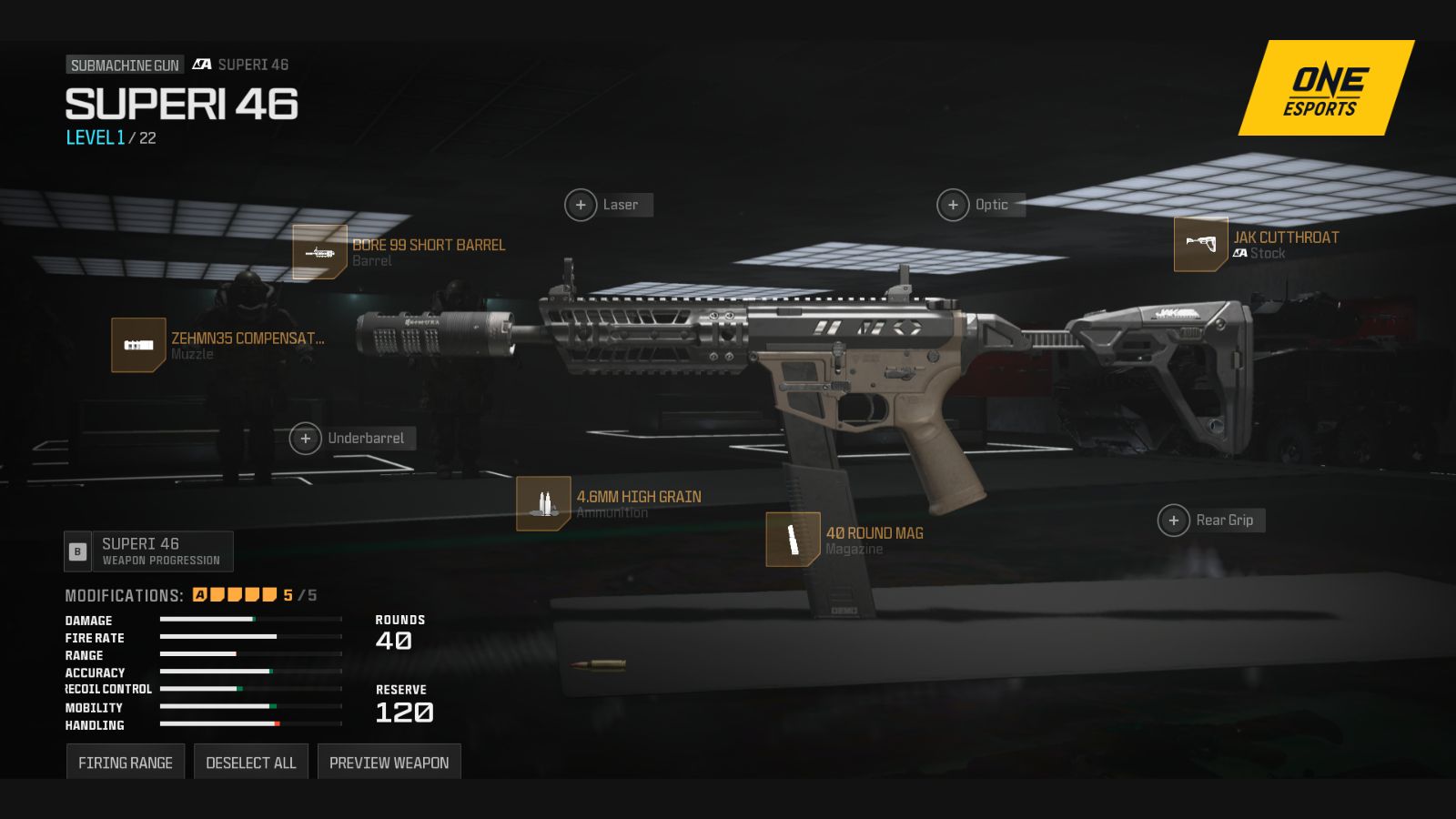Open the Bore 99 Short Barrel attachment
Image resolution: width=1456 pixels, height=819 pixels.
(x=318, y=253)
